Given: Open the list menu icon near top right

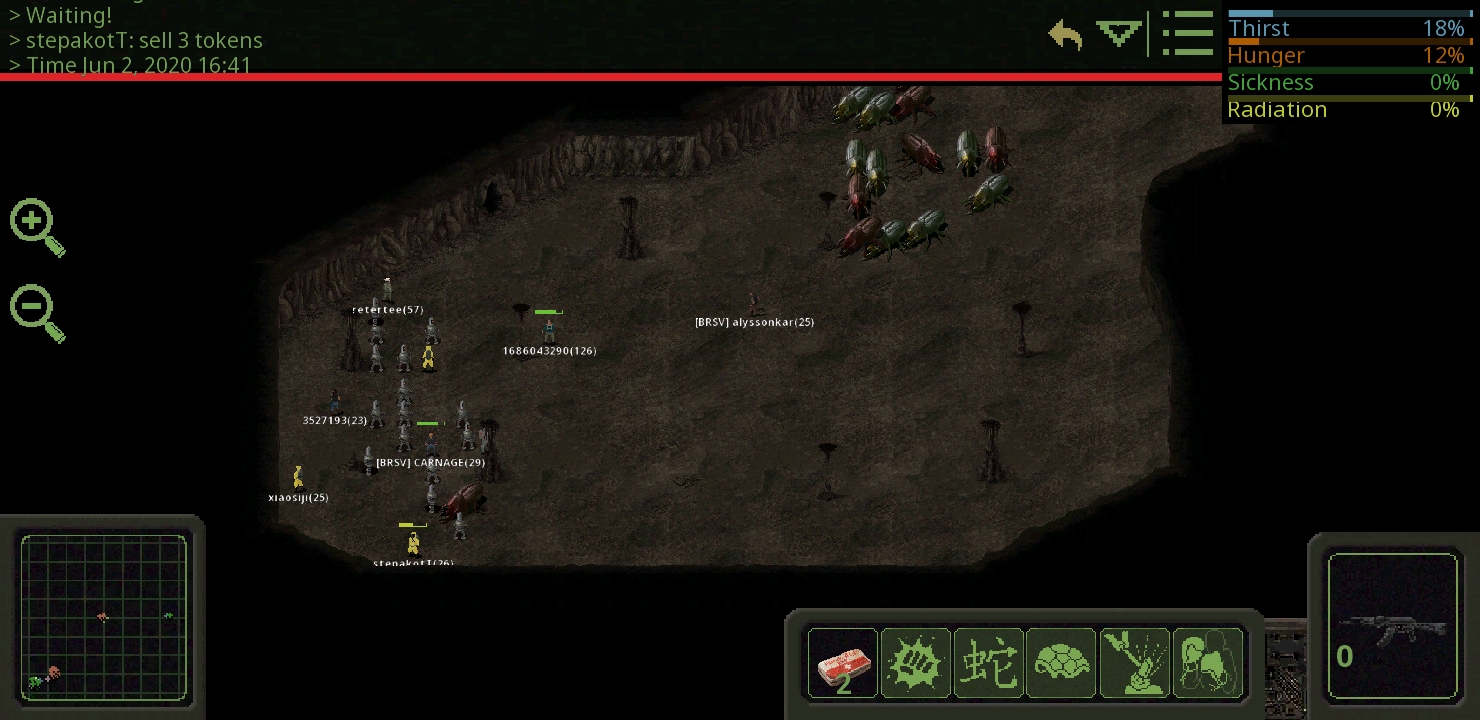Looking at the screenshot, I should [x=1188, y=33].
